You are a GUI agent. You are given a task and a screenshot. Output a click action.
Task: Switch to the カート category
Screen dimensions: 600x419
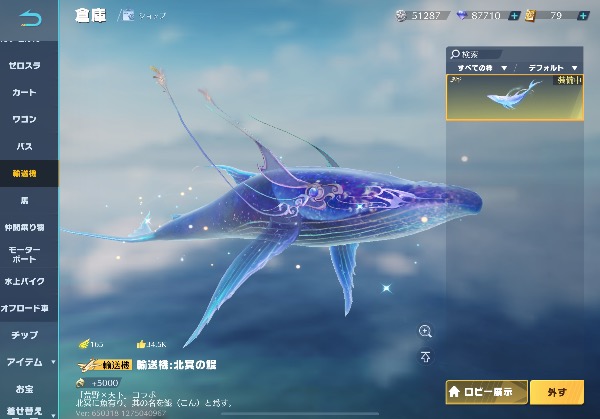[24, 92]
